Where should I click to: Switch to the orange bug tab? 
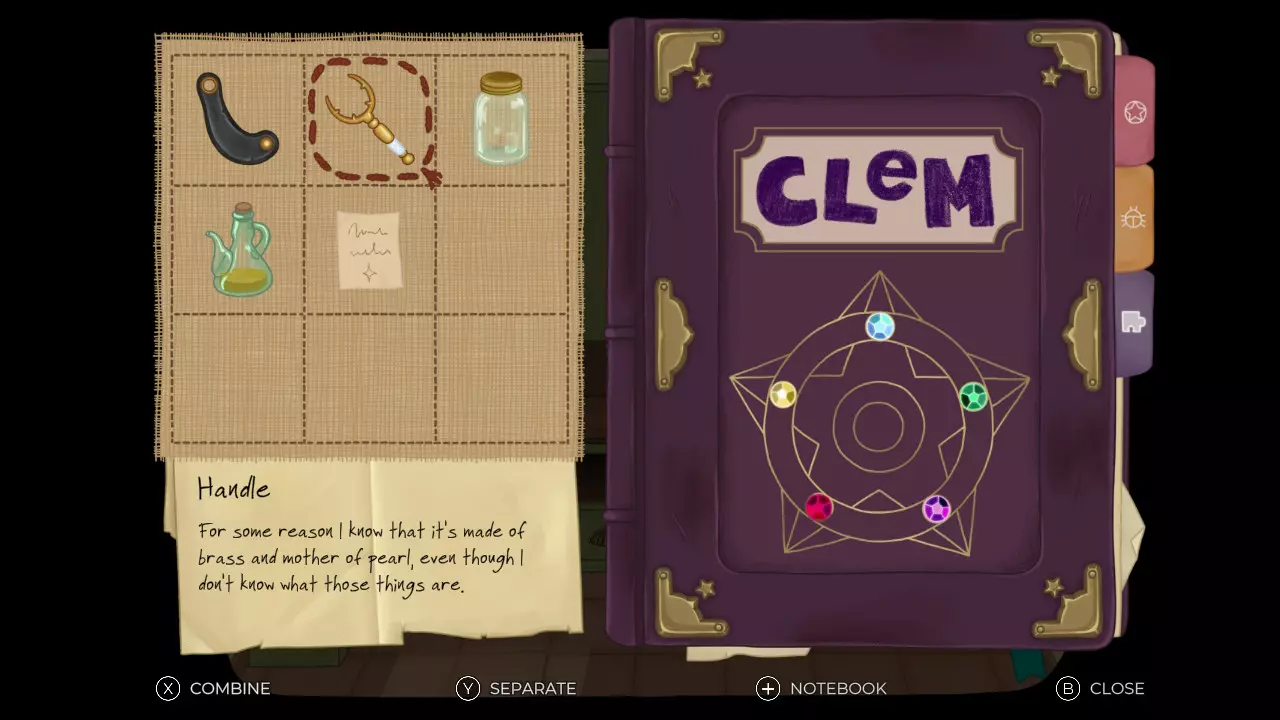1134,217
